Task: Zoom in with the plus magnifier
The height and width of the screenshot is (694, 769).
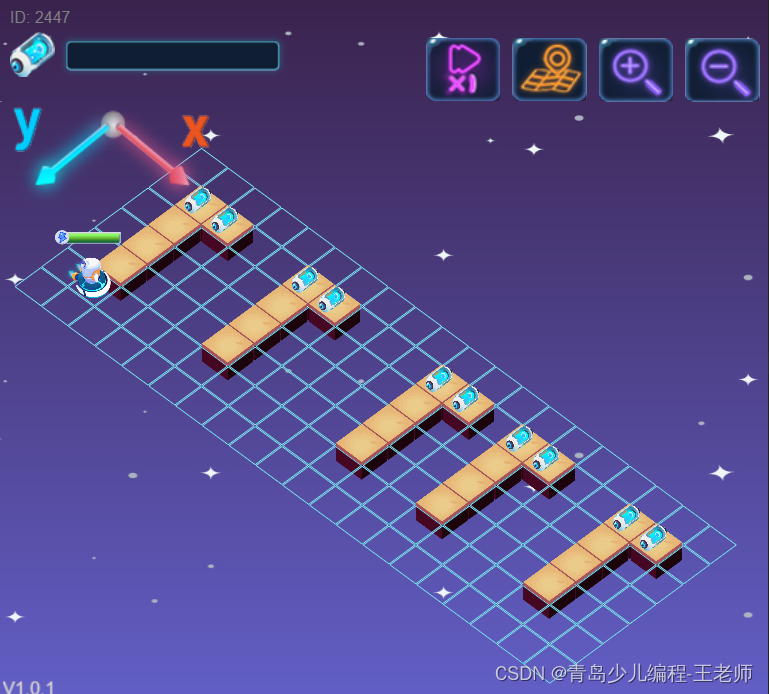Action: [636, 69]
